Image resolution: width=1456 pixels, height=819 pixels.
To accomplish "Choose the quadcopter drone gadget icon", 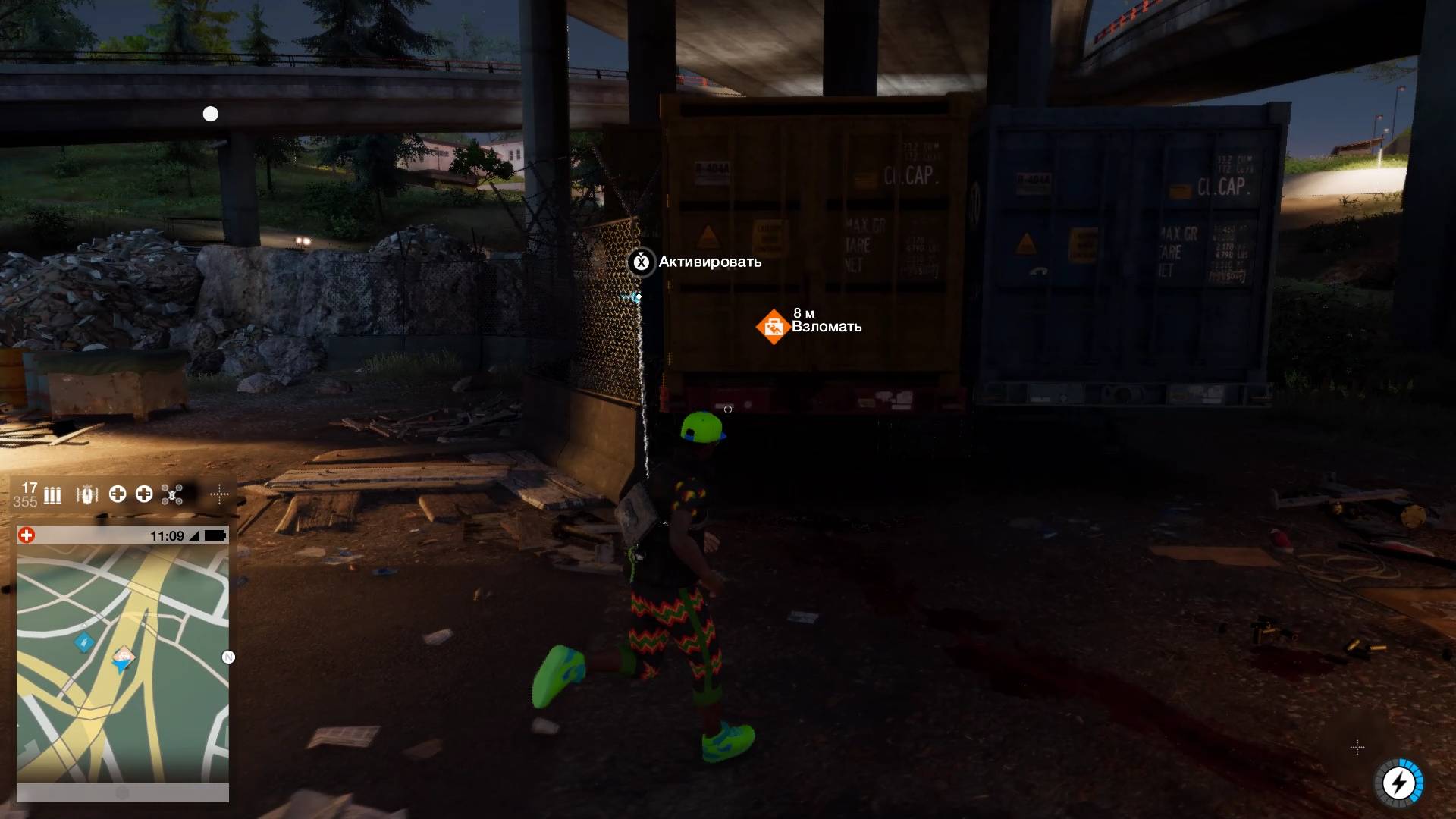I will tap(172, 495).
